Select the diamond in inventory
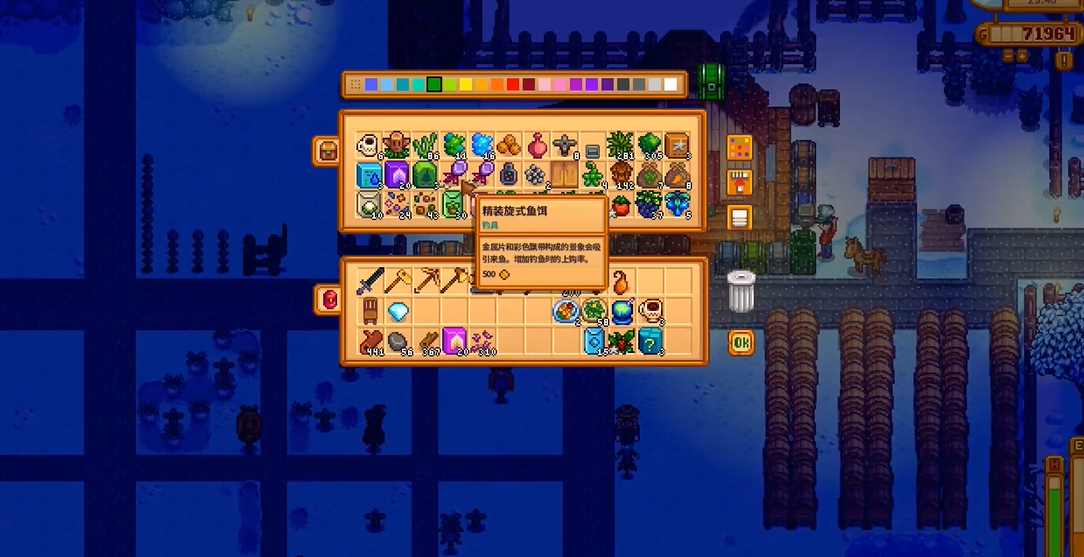Image resolution: width=1084 pixels, height=557 pixels. point(398,311)
